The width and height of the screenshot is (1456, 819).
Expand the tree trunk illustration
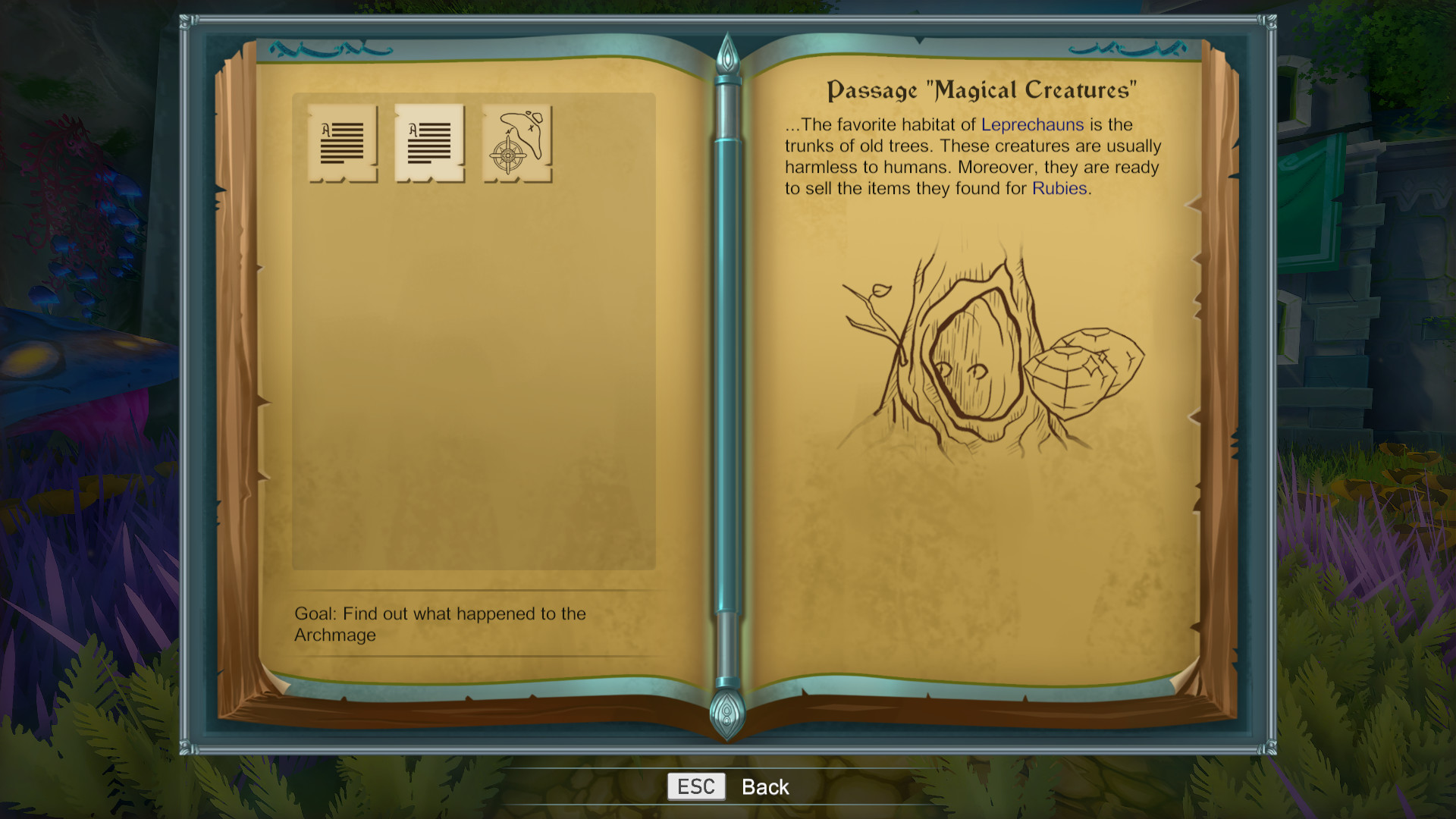tap(978, 364)
